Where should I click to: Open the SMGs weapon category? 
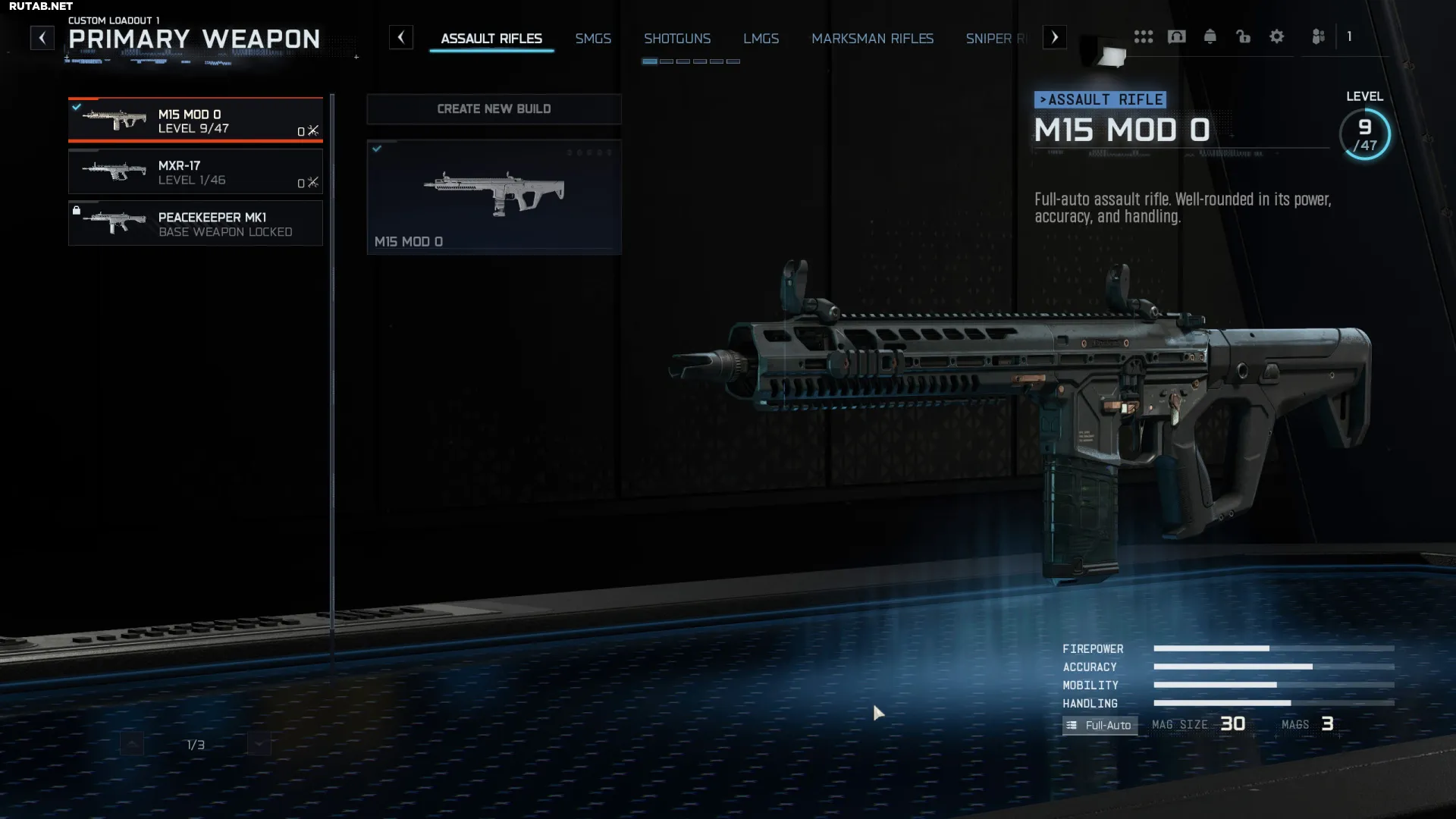tap(593, 39)
